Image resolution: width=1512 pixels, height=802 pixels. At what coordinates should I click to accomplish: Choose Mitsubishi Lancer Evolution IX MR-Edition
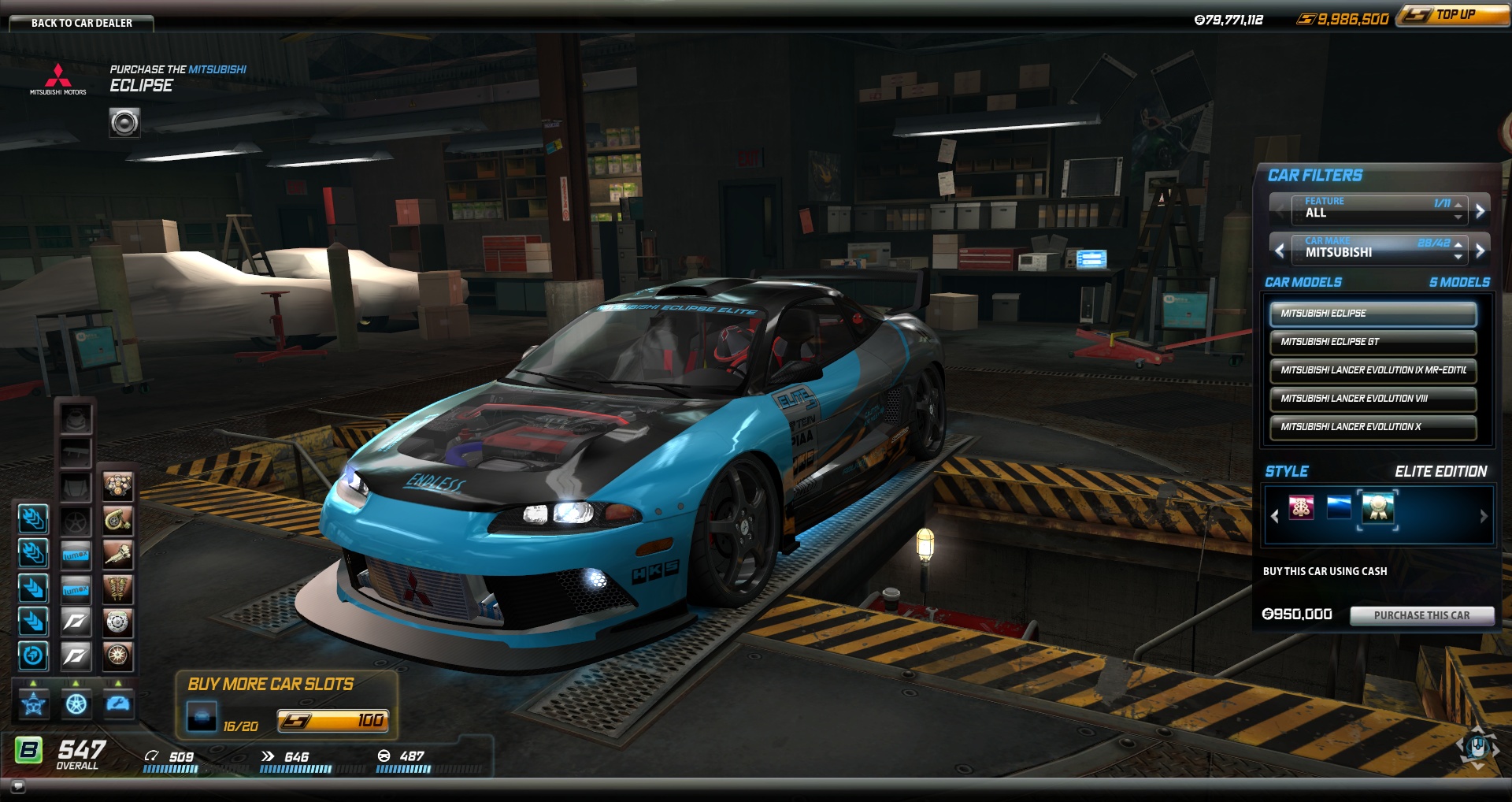1372,370
